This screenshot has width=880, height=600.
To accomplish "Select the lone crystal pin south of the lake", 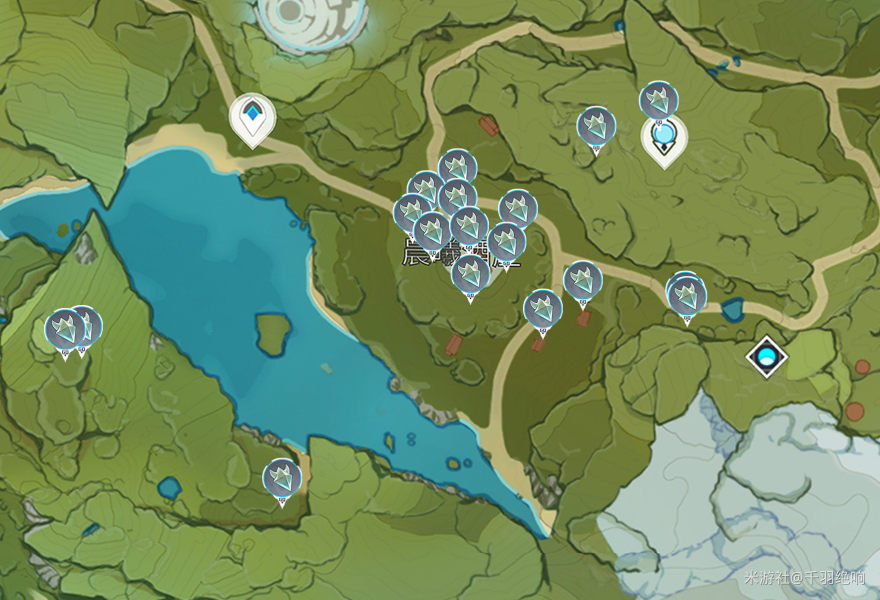I will pyautogui.click(x=282, y=479).
